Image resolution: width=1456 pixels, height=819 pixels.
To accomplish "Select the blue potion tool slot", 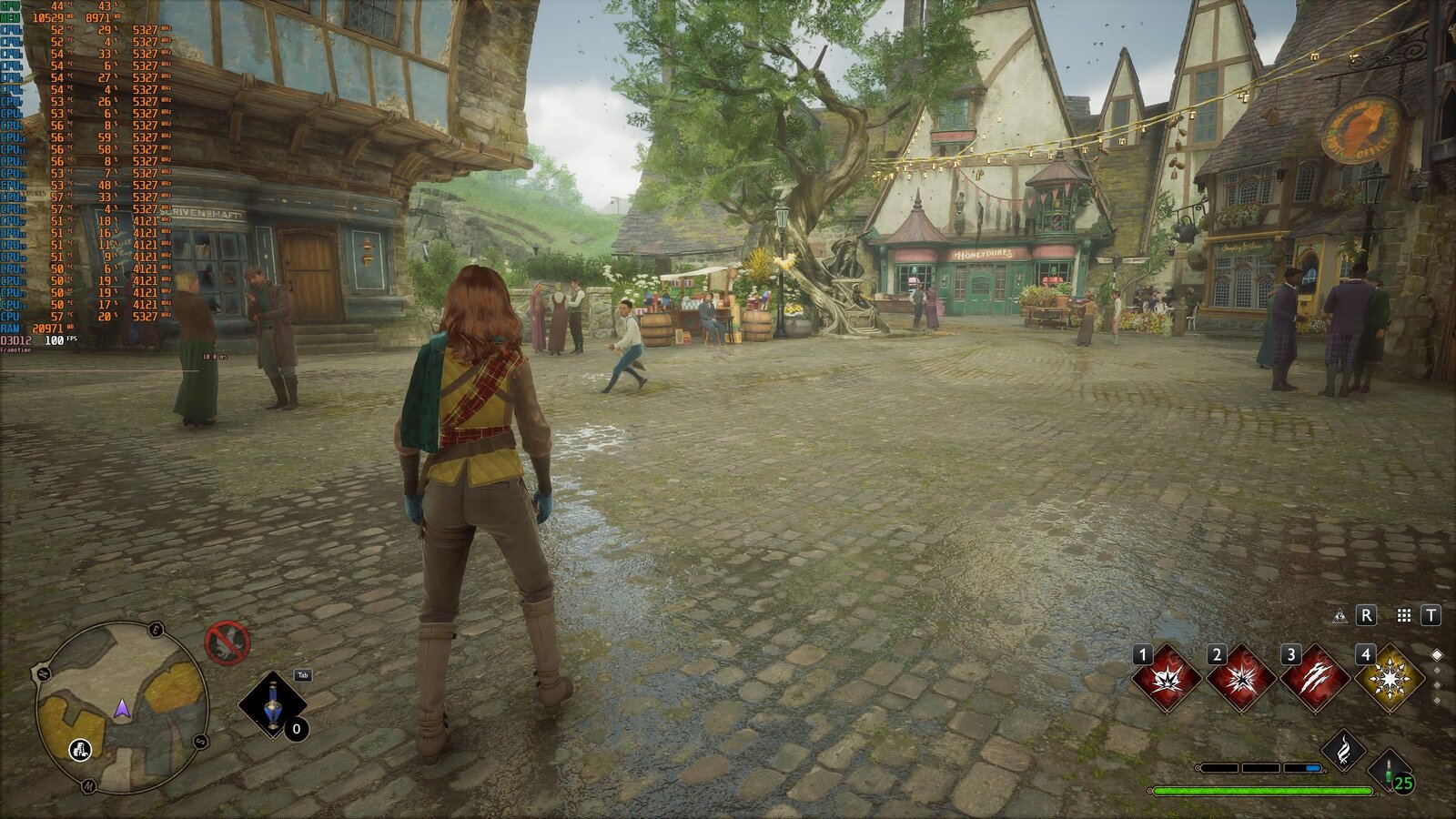I will [272, 705].
